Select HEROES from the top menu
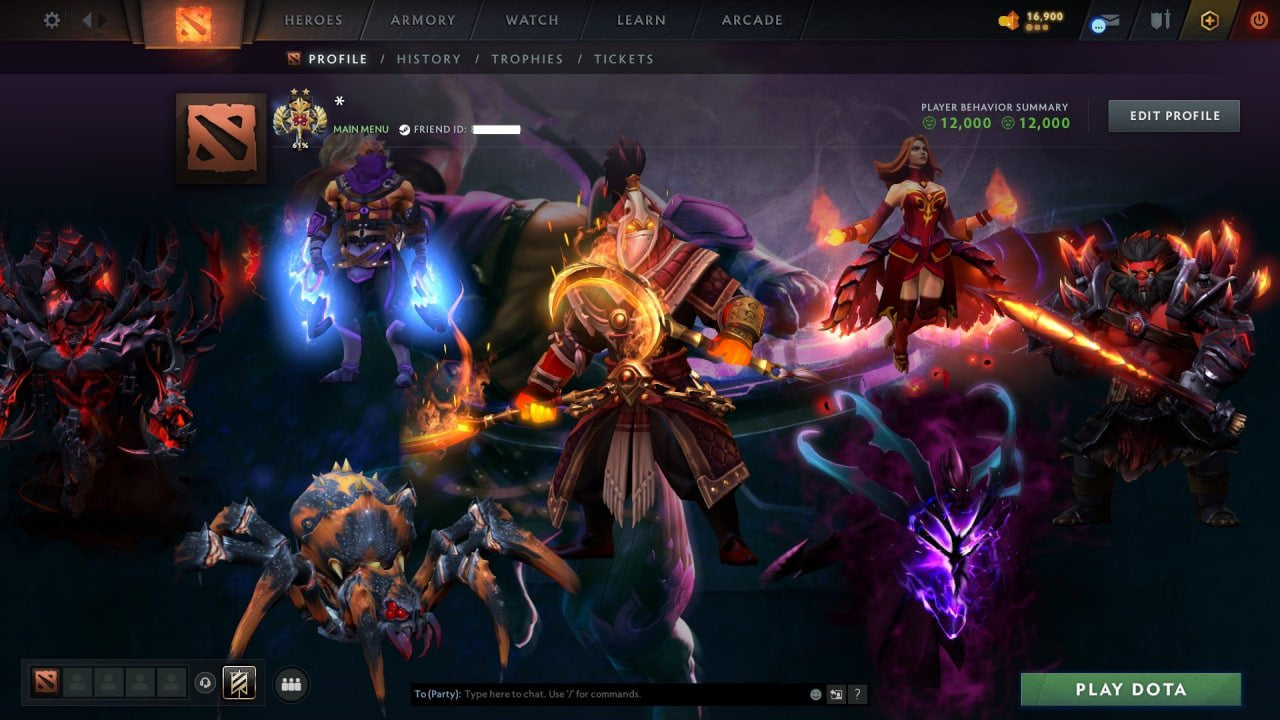 [x=313, y=19]
